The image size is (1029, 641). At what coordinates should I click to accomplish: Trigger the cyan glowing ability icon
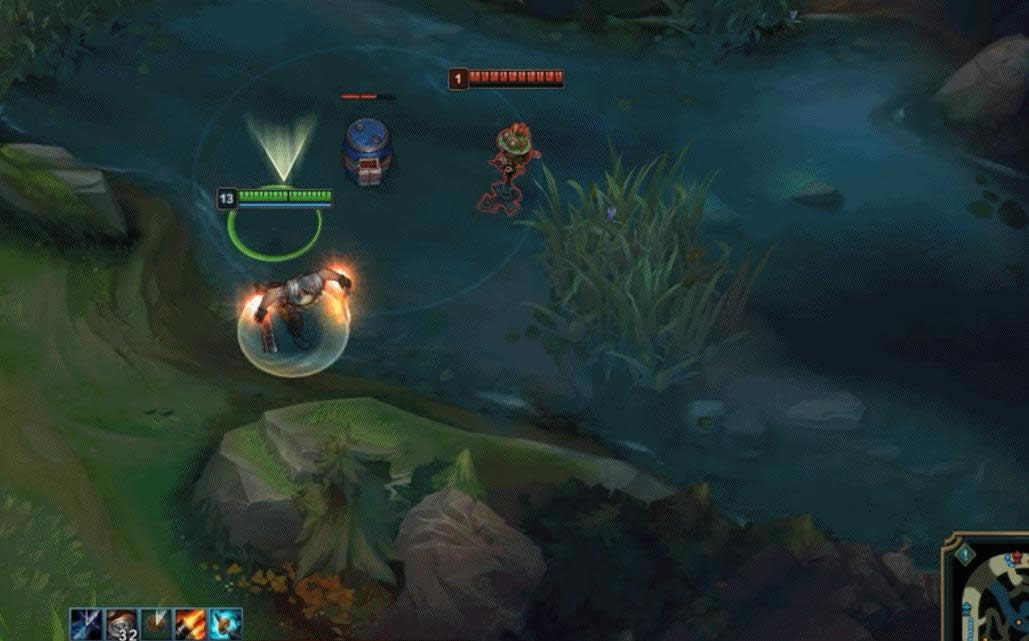pyautogui.click(x=225, y=623)
